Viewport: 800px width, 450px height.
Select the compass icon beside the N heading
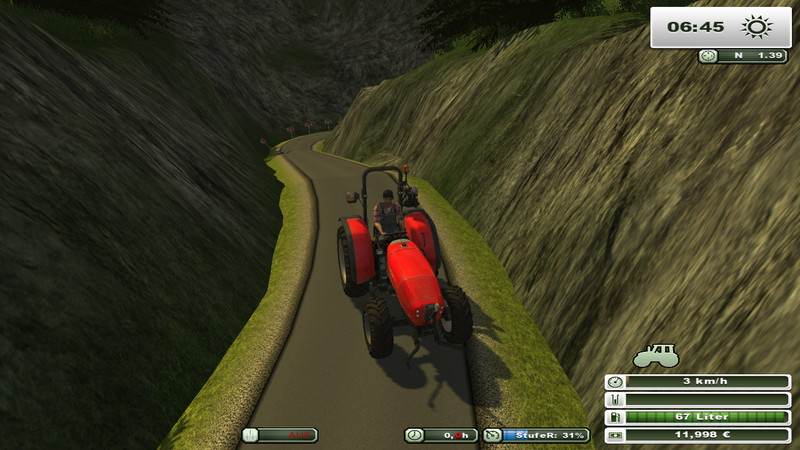[709, 56]
